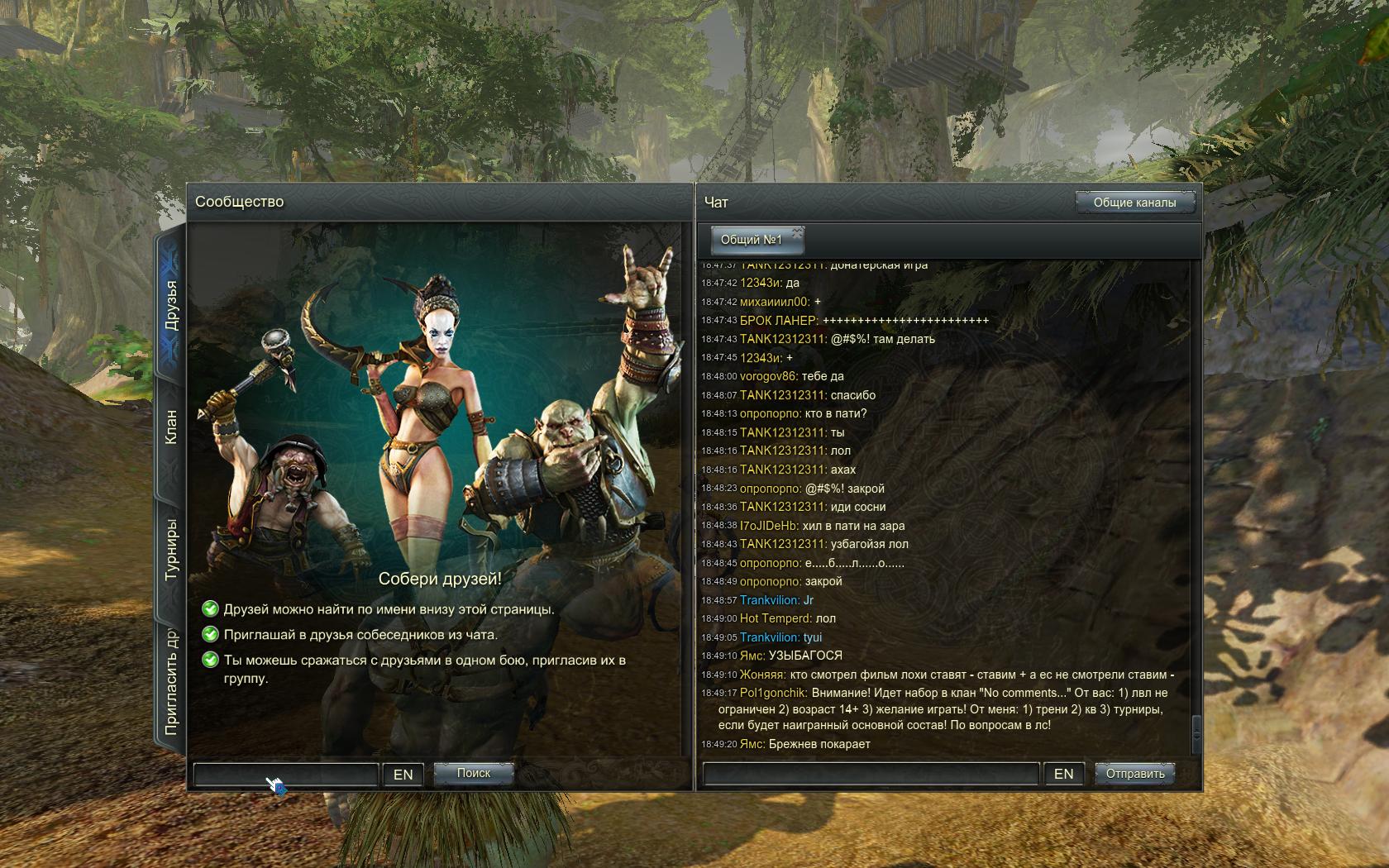Send message with the Отправить button
Screen dimensions: 1389x868
[x=1135, y=774]
